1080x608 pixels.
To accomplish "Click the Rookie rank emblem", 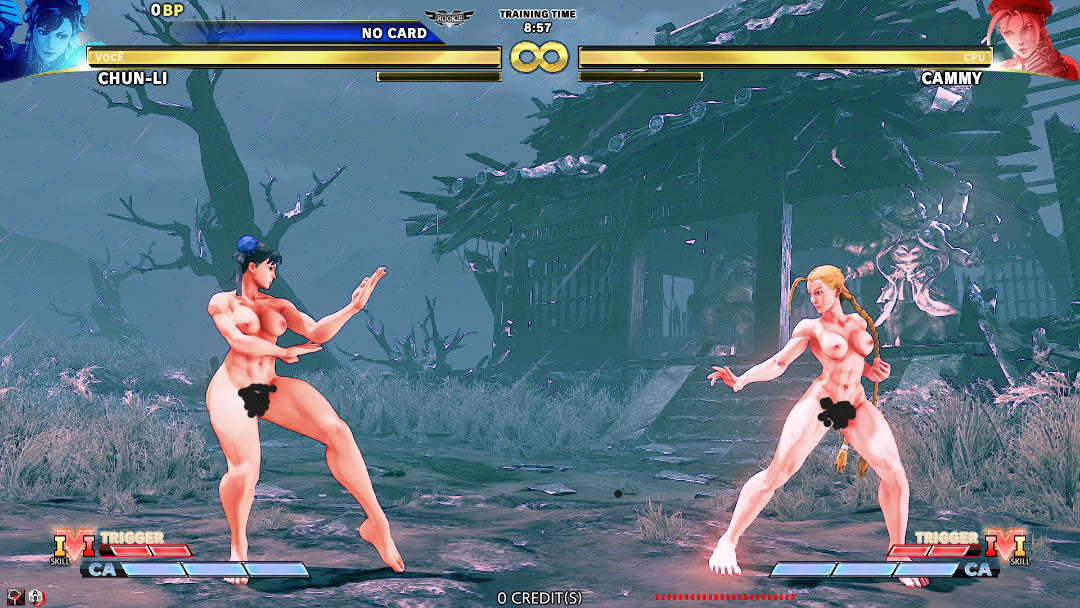I will point(449,18).
